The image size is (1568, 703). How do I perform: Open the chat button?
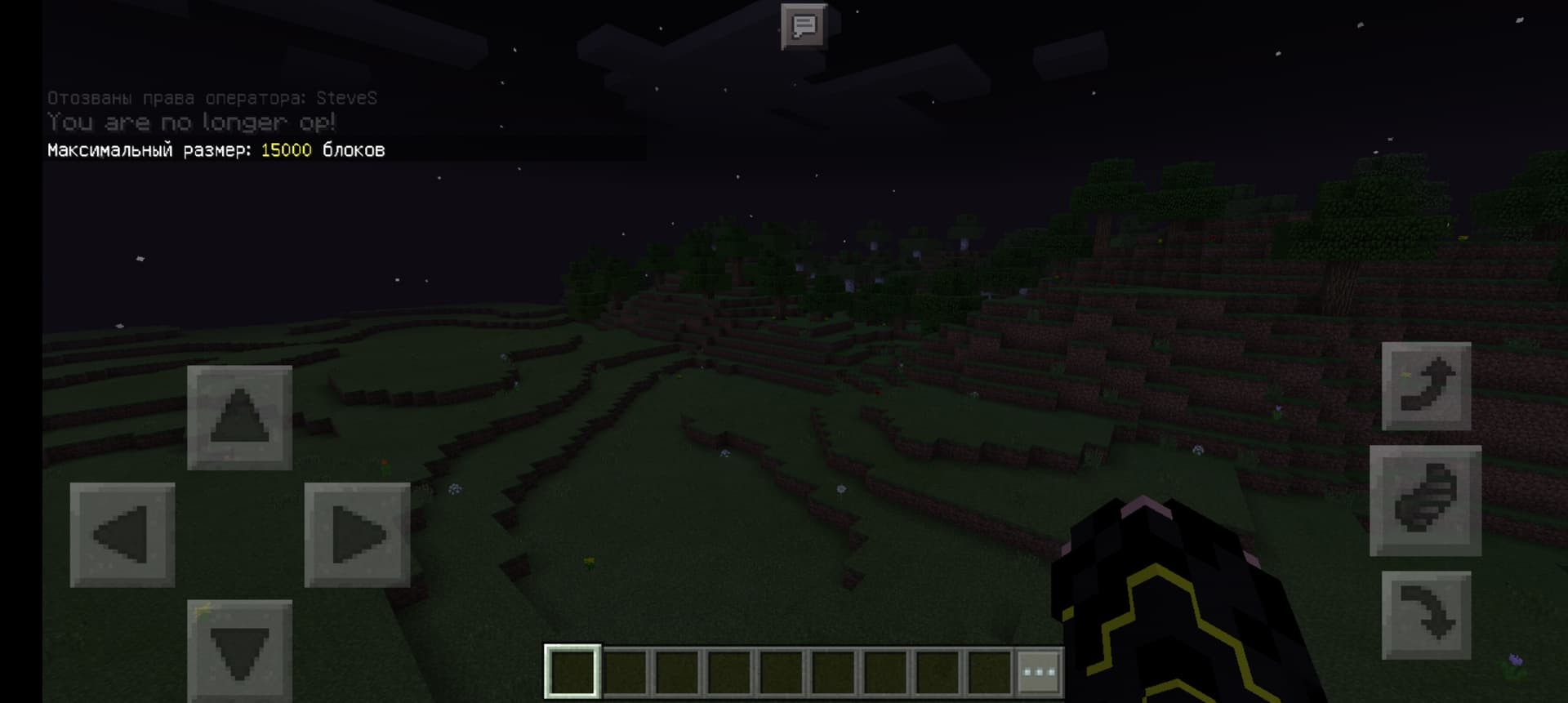[x=804, y=27]
